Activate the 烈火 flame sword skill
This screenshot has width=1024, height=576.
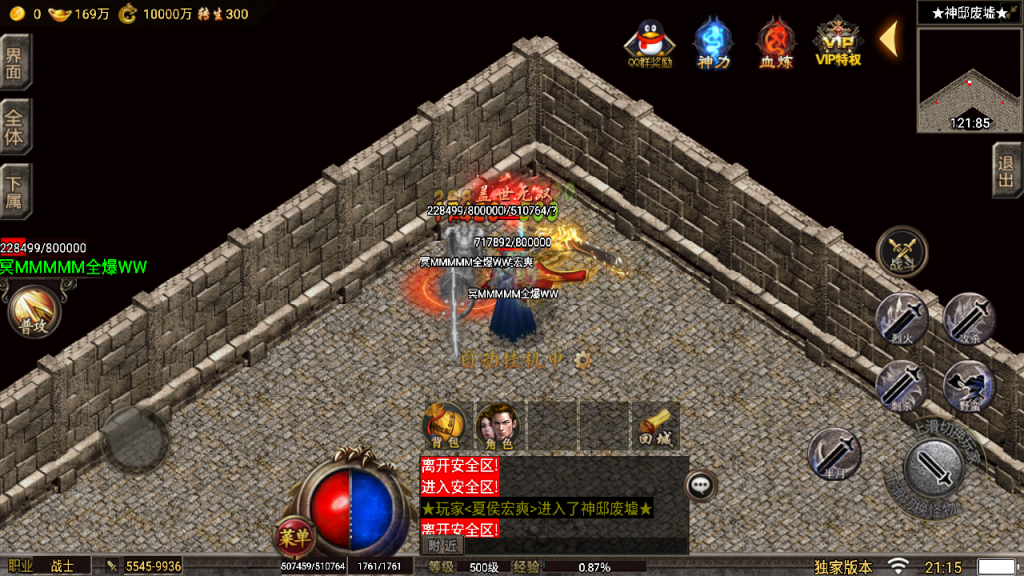[x=901, y=317]
